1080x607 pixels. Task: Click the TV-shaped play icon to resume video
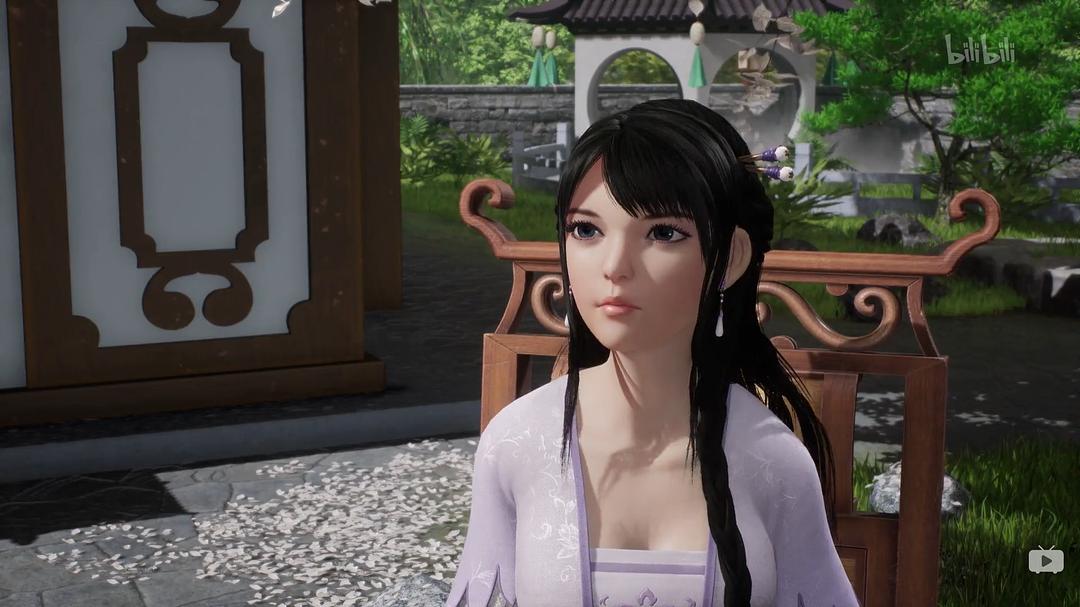[x=1046, y=560]
